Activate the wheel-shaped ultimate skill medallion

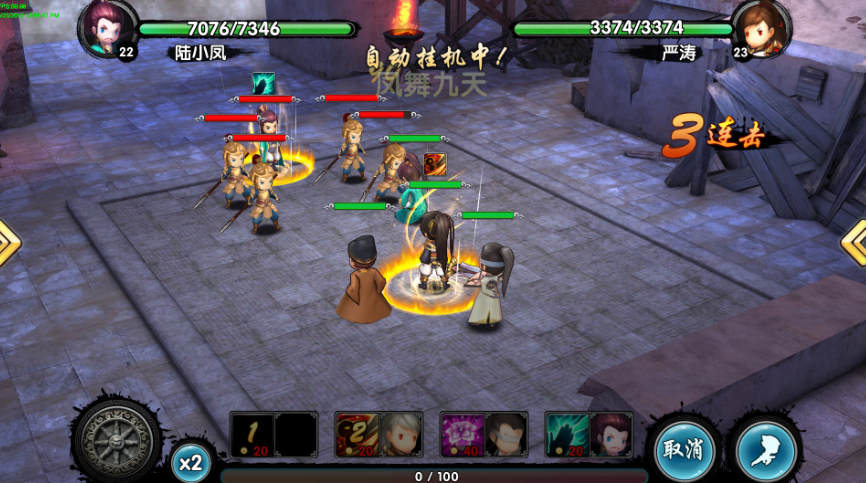click(x=117, y=438)
